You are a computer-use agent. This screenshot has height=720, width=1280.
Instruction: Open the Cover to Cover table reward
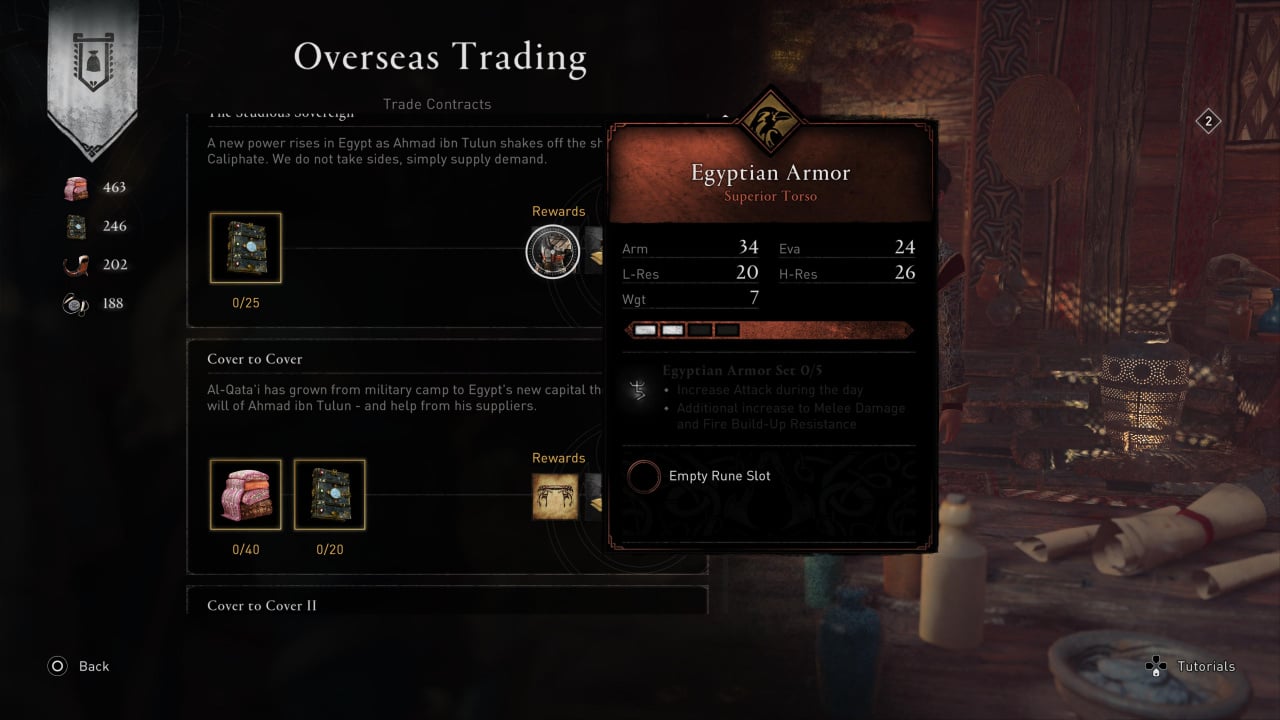555,496
